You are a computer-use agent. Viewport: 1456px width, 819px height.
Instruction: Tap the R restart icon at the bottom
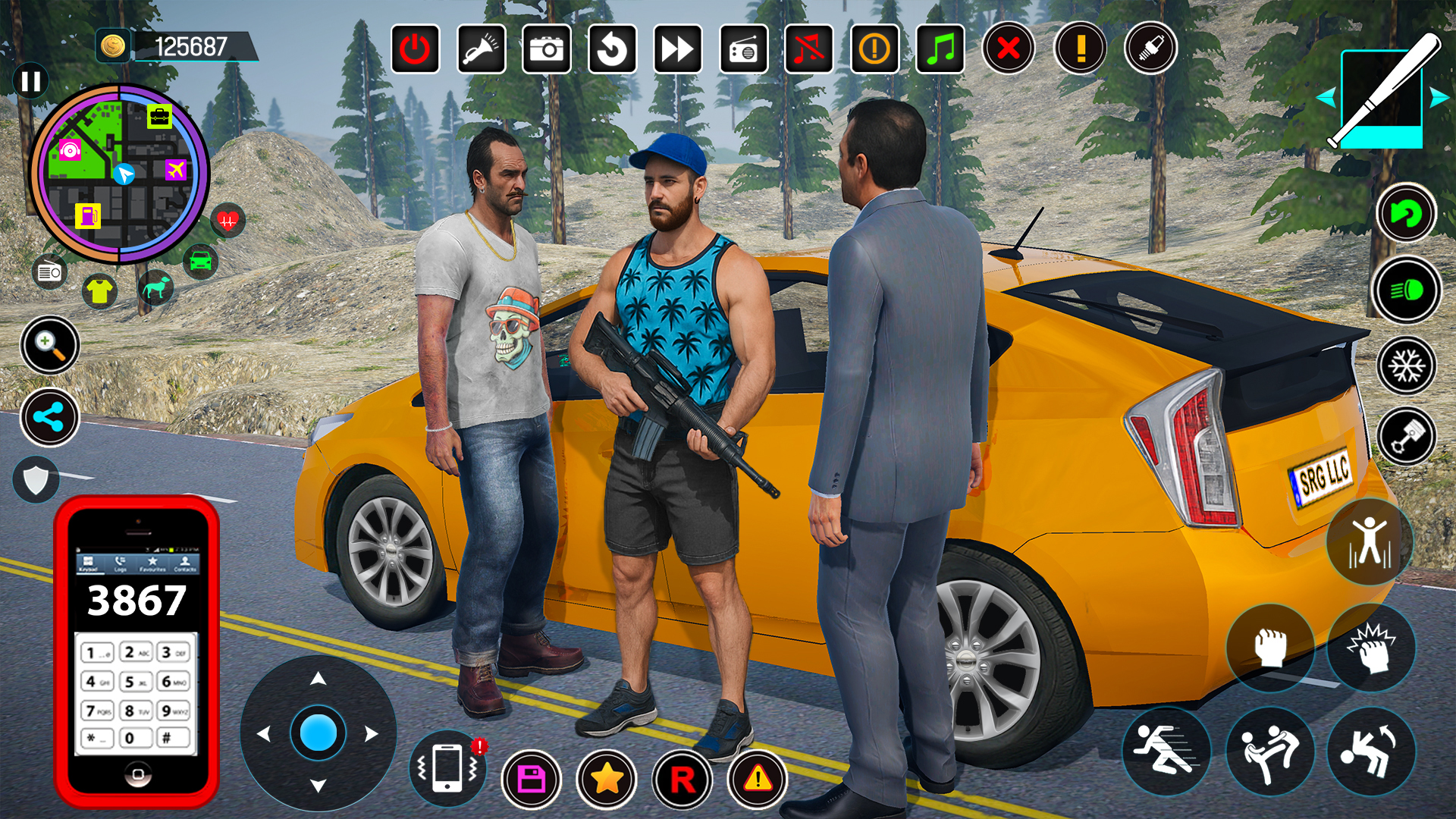click(x=682, y=779)
